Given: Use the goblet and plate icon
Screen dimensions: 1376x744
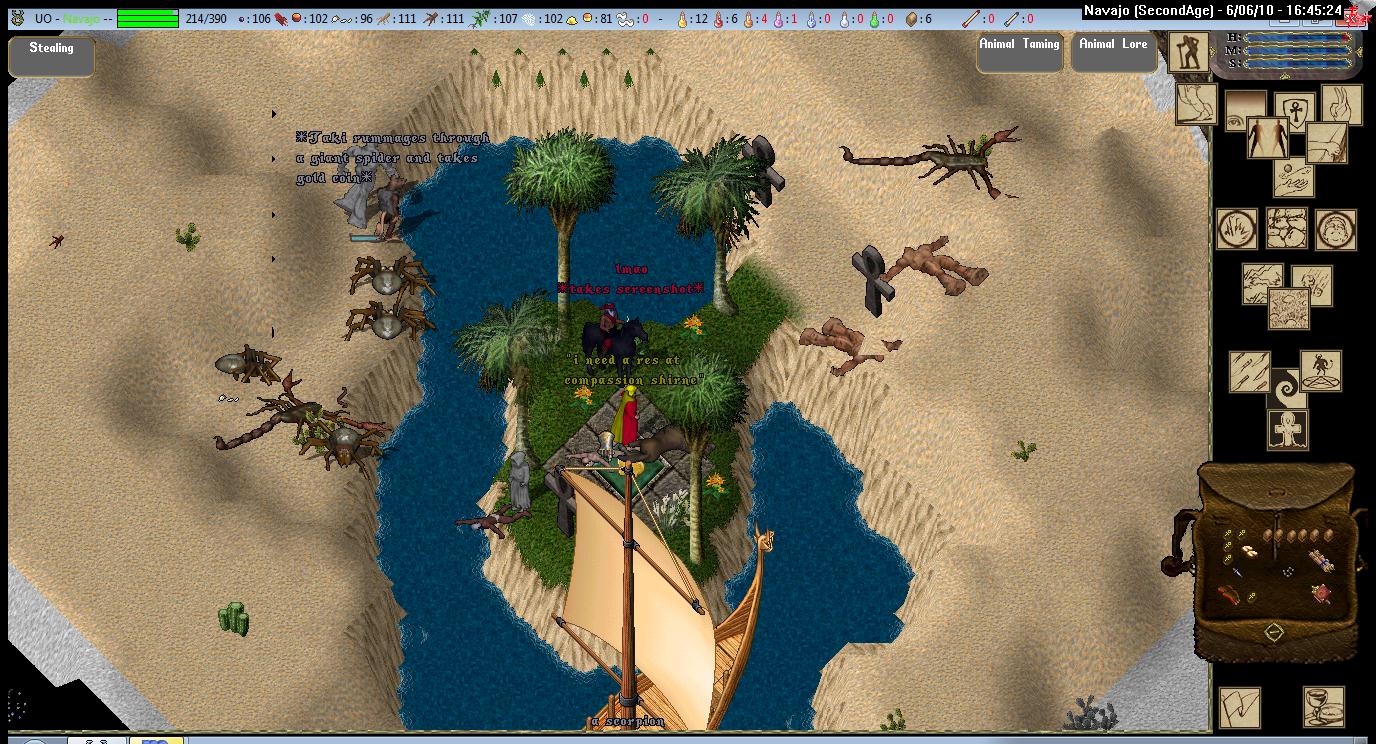Looking at the screenshot, I should click(1323, 706).
